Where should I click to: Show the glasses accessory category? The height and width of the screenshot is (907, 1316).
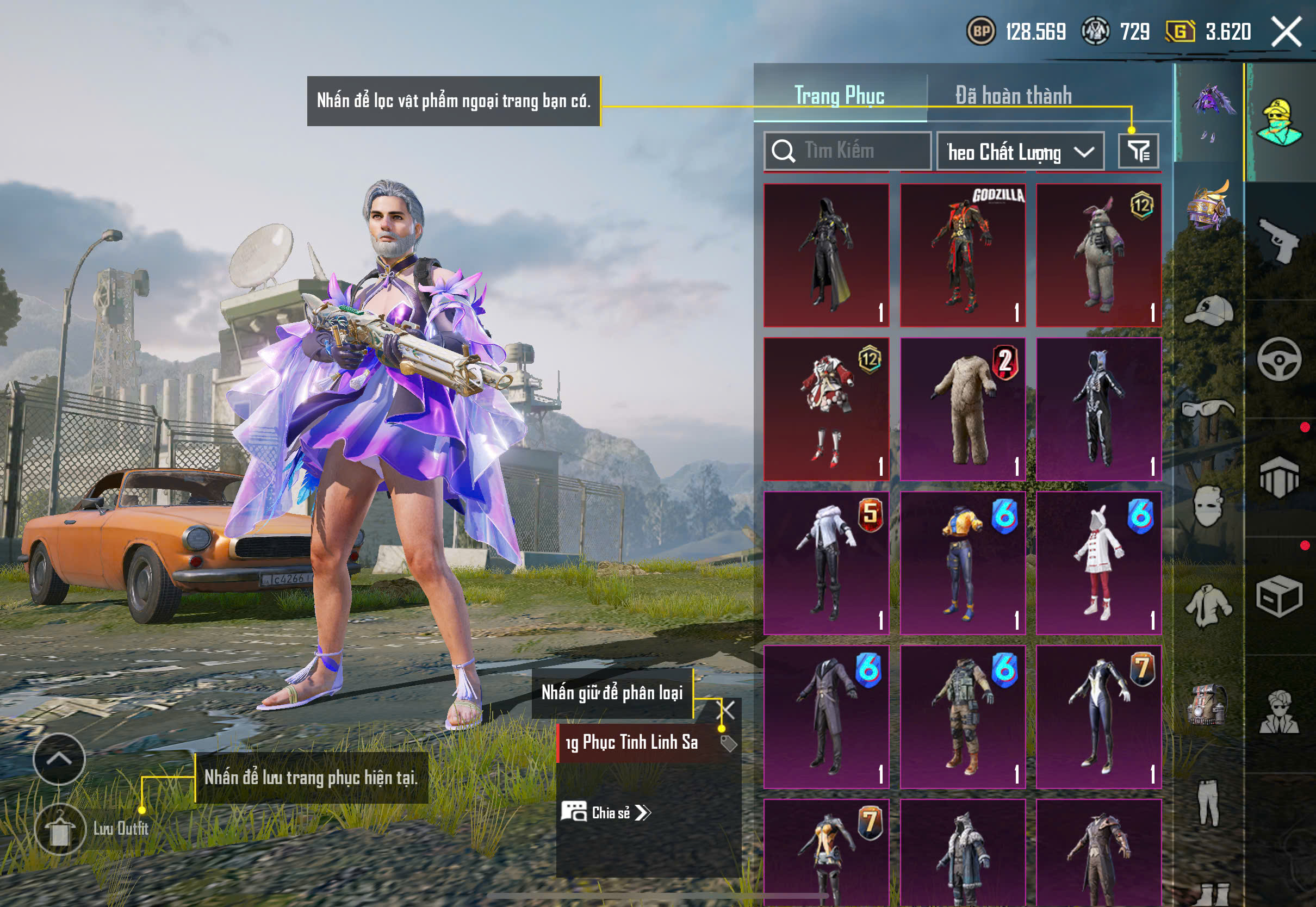[1209, 408]
